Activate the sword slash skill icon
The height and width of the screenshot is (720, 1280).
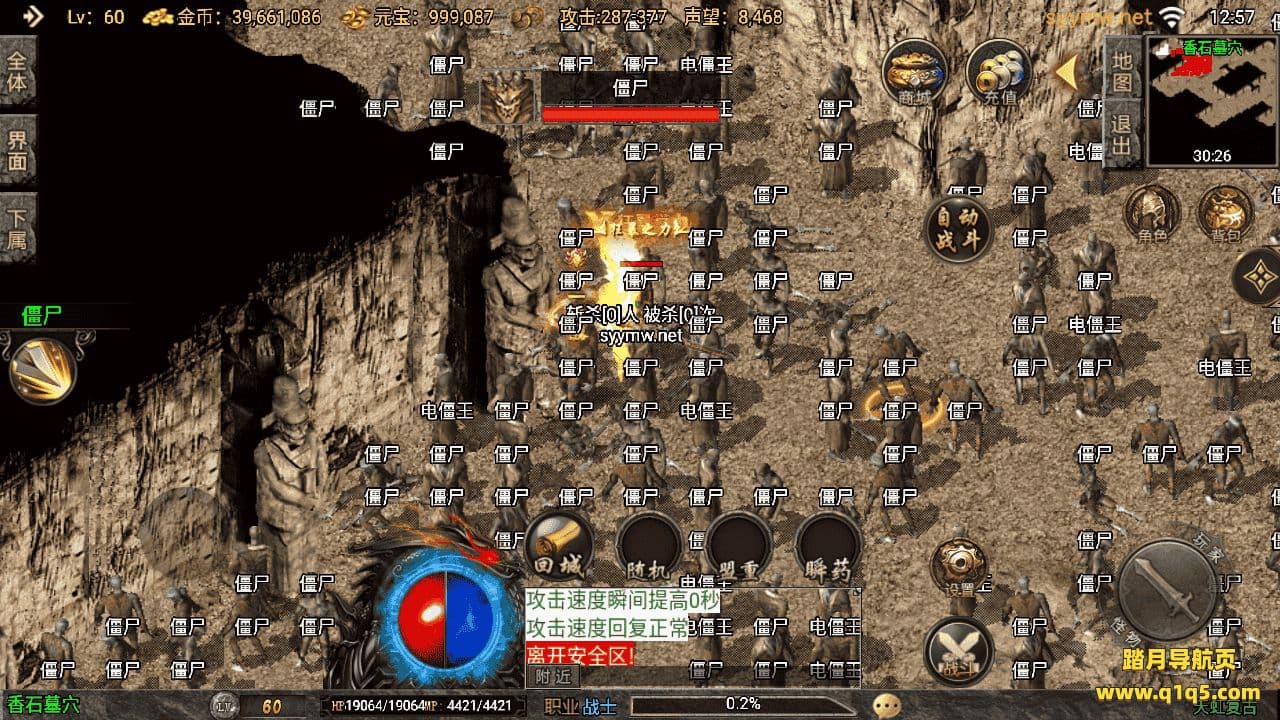pos(42,370)
